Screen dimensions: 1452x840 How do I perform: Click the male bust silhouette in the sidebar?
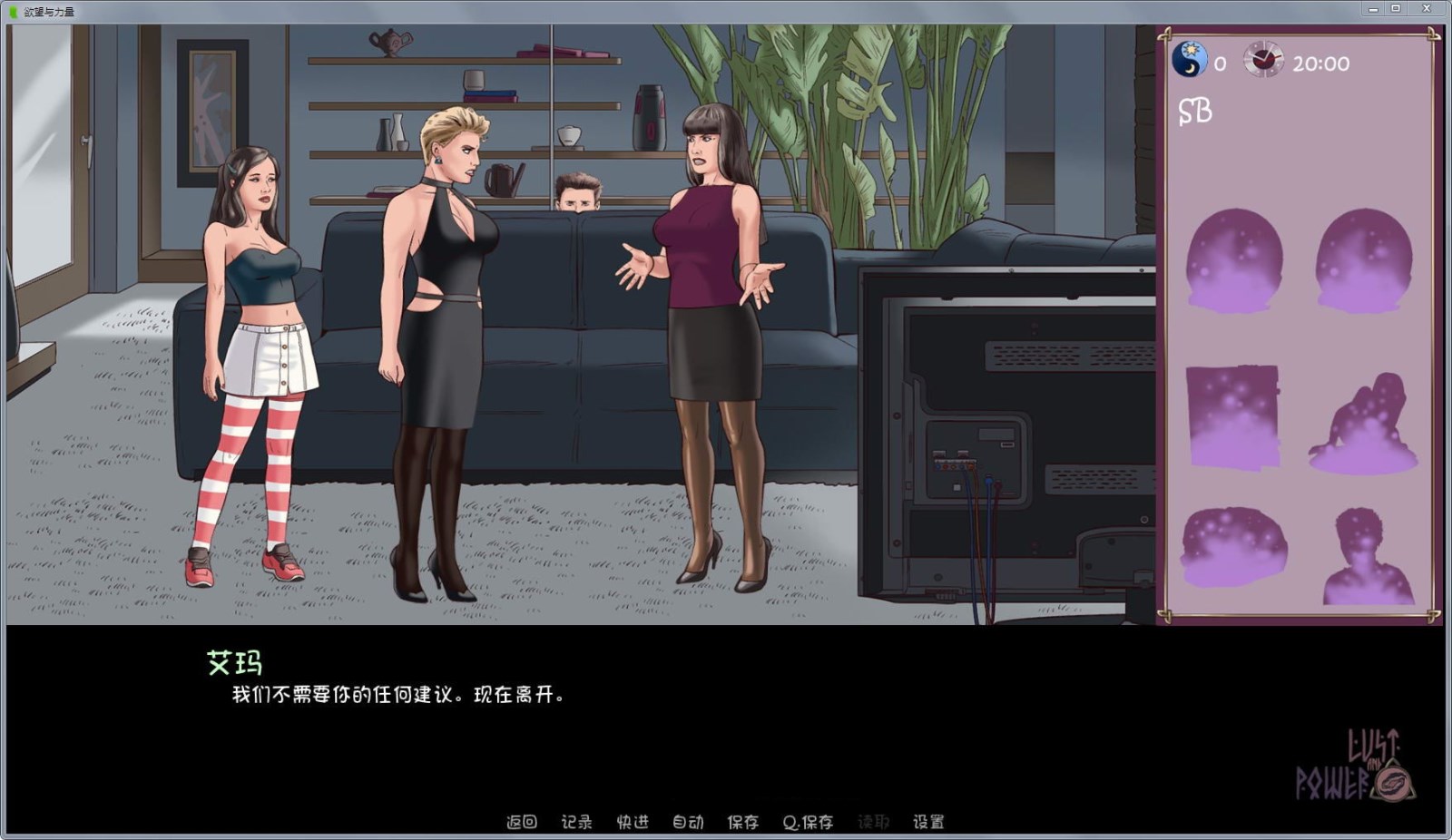[1367, 556]
